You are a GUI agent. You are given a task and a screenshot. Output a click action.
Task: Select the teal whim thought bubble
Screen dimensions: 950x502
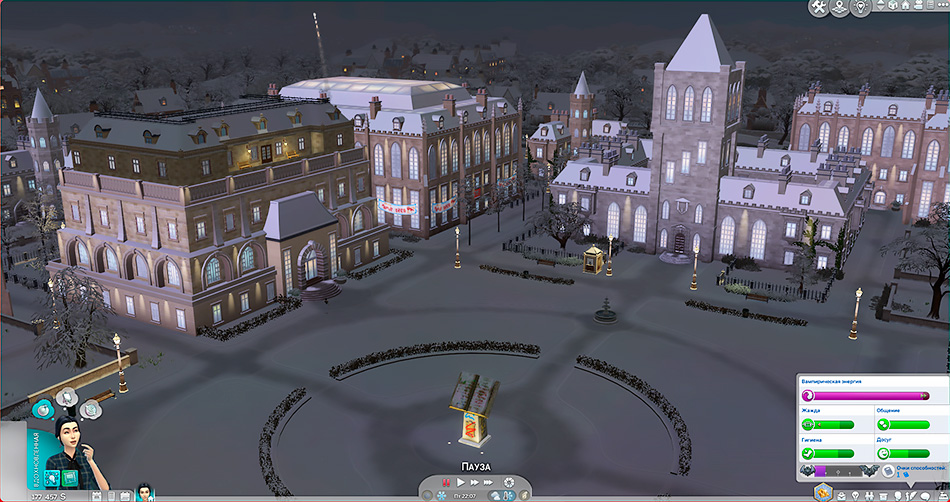tap(43, 409)
